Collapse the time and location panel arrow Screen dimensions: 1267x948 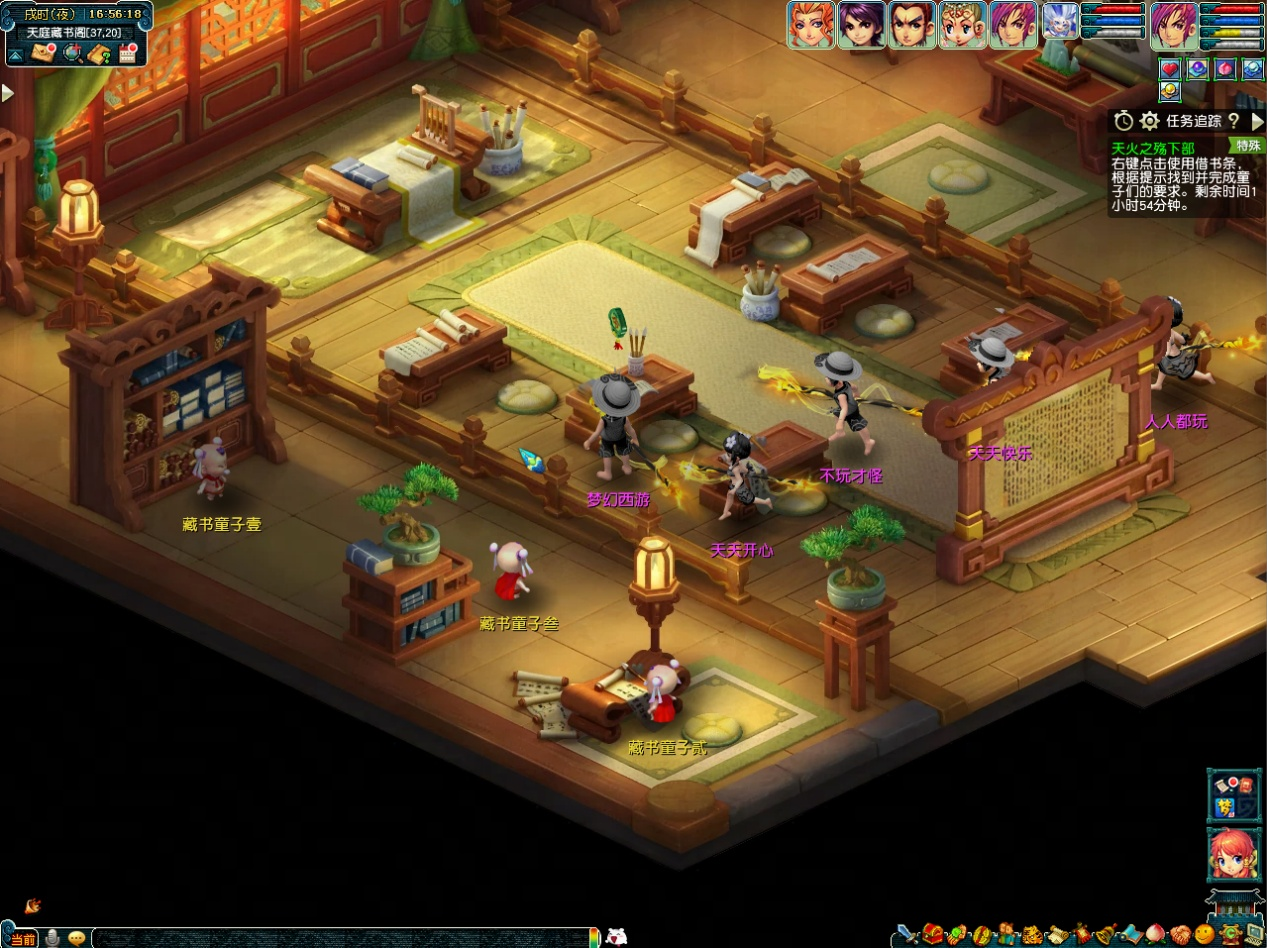(15, 55)
